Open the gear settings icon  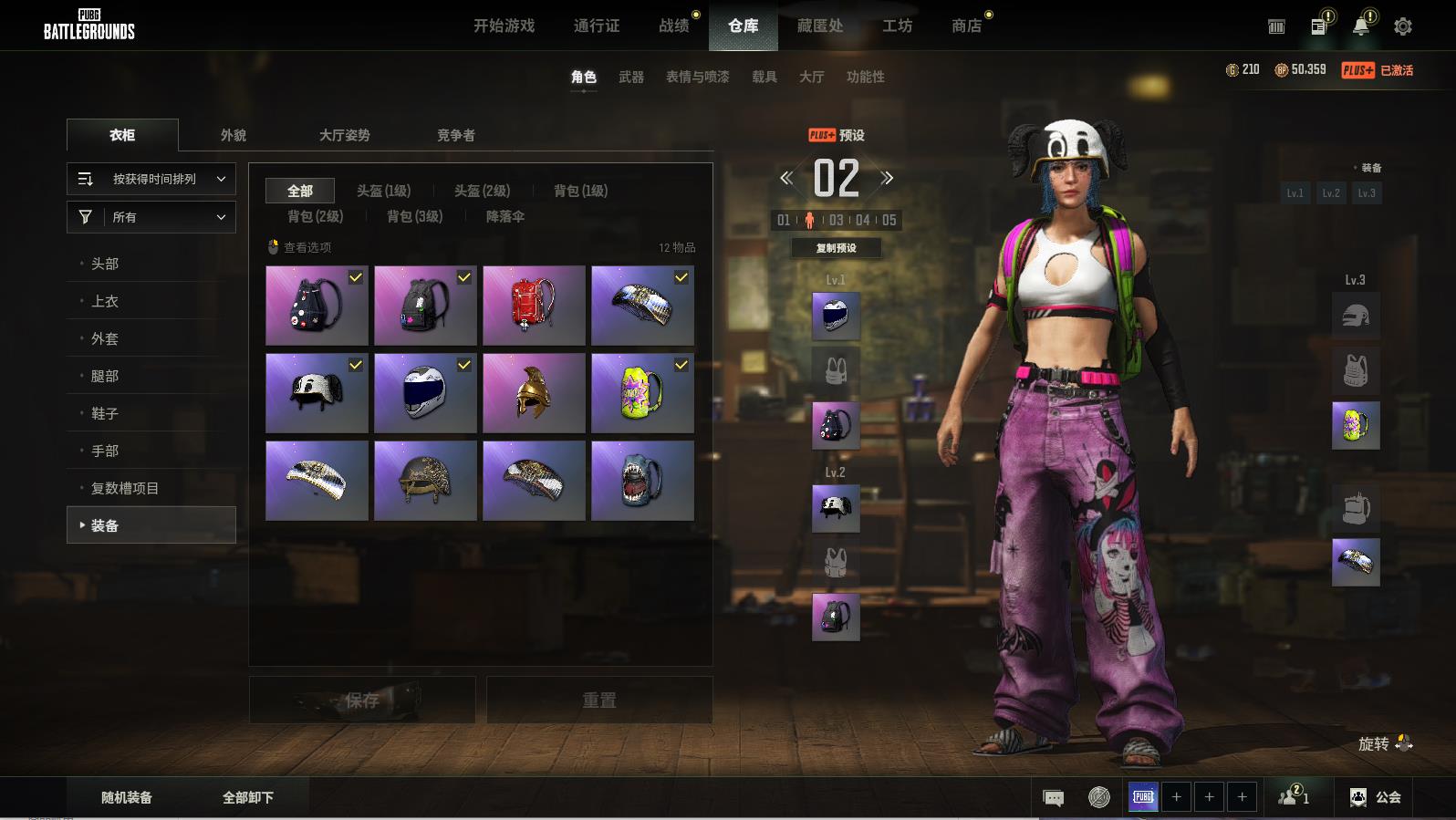coord(1403,26)
